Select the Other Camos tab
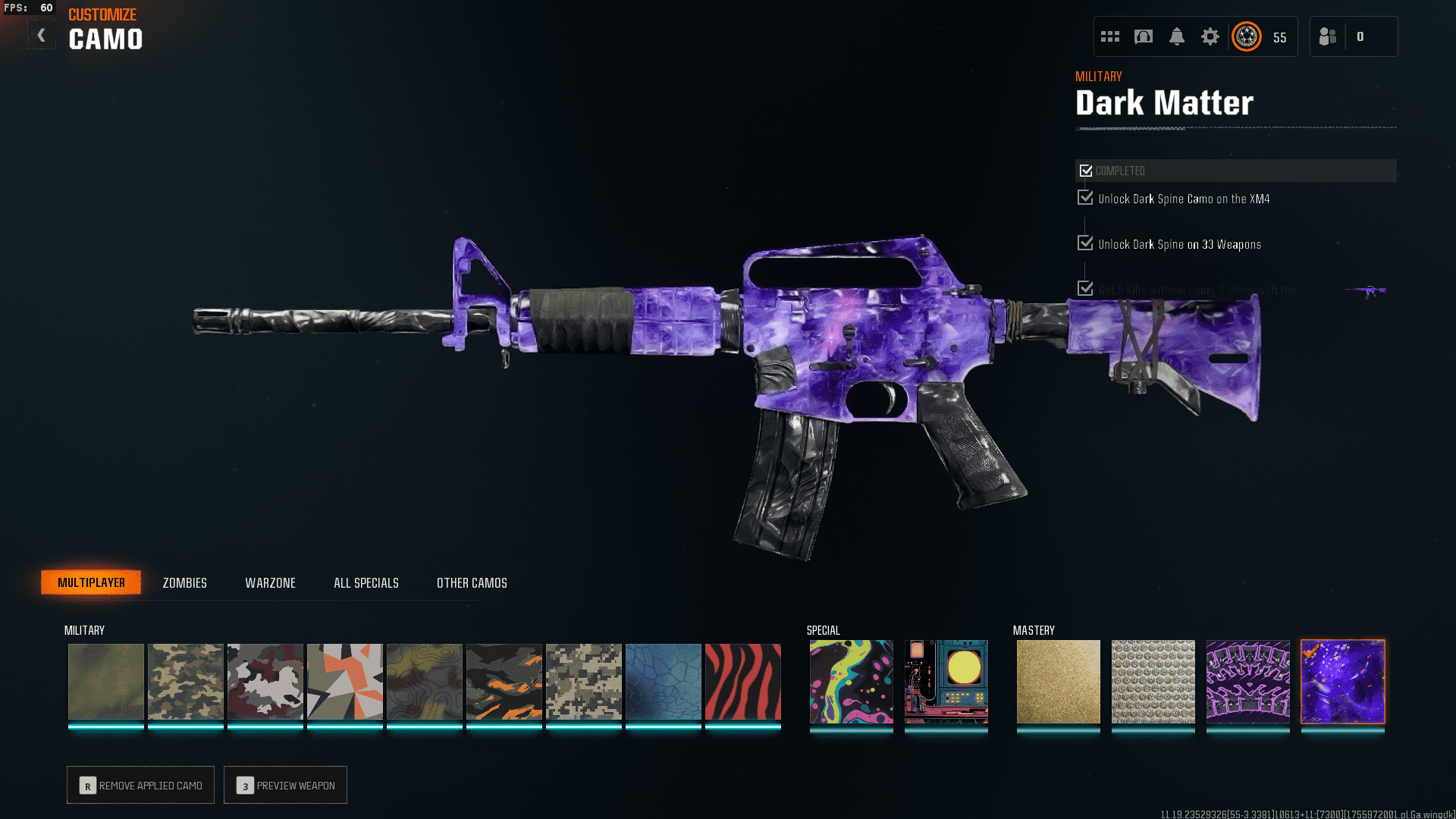The image size is (1456, 819). 472,582
